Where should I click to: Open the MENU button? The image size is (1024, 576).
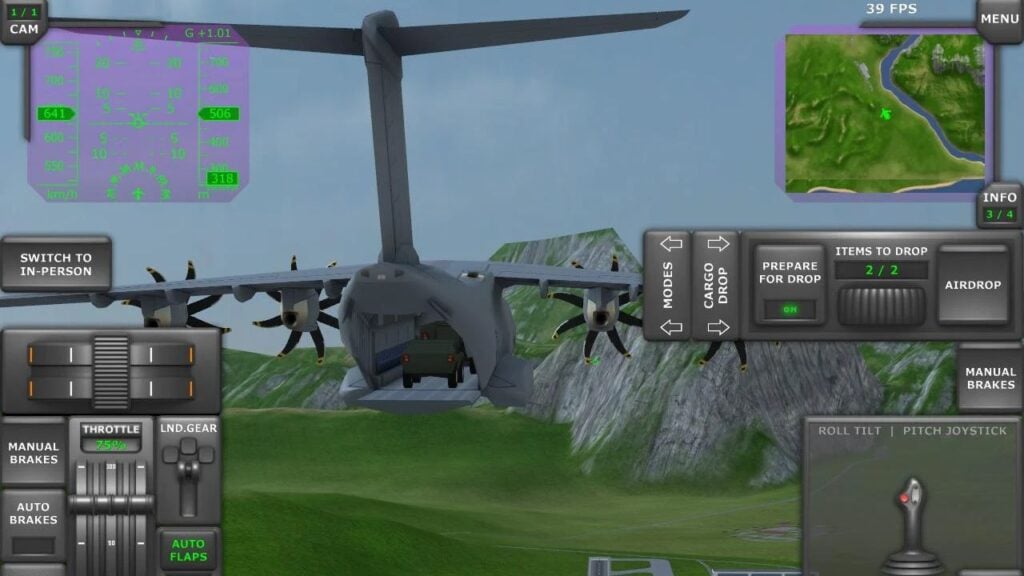999,19
